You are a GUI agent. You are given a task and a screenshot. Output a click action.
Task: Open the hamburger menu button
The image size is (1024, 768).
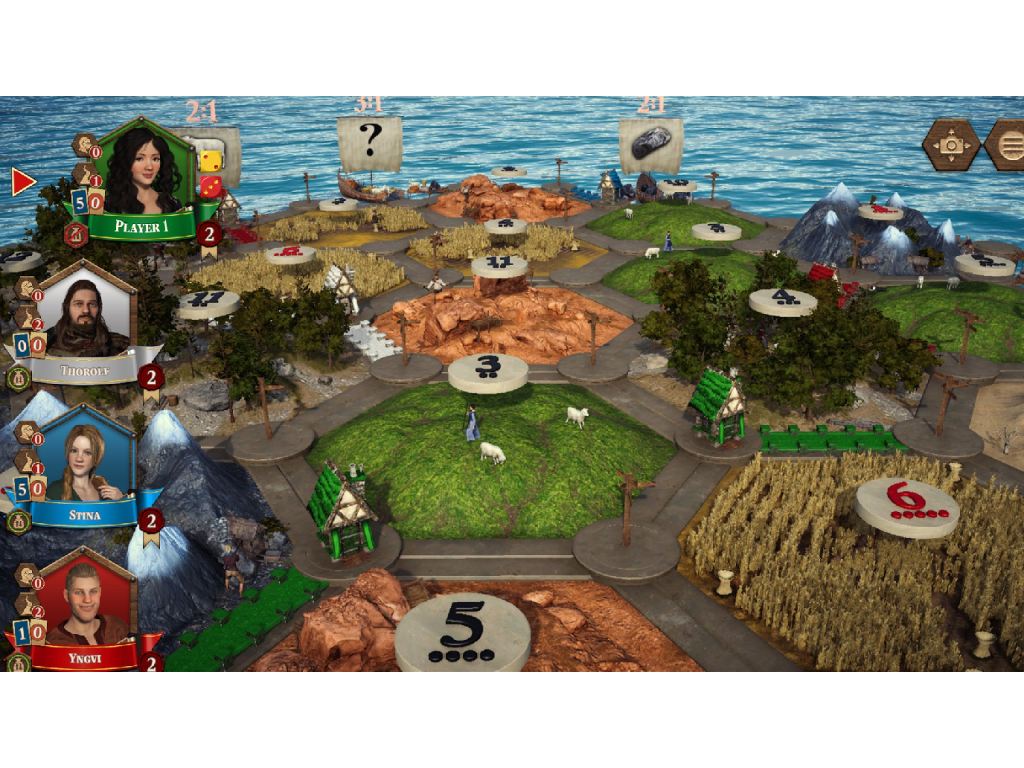tap(1007, 146)
